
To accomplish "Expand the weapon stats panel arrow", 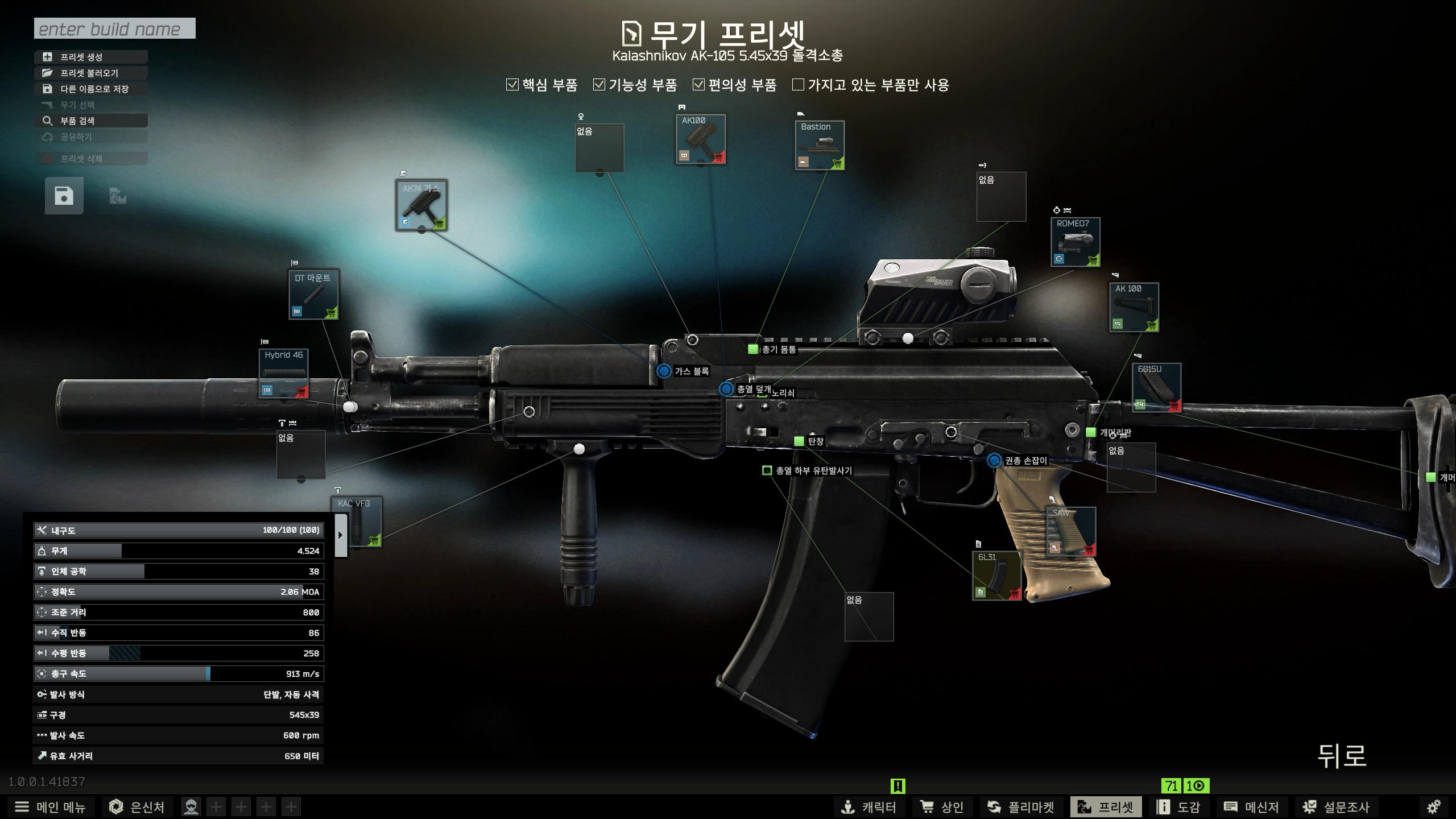I will tap(341, 535).
